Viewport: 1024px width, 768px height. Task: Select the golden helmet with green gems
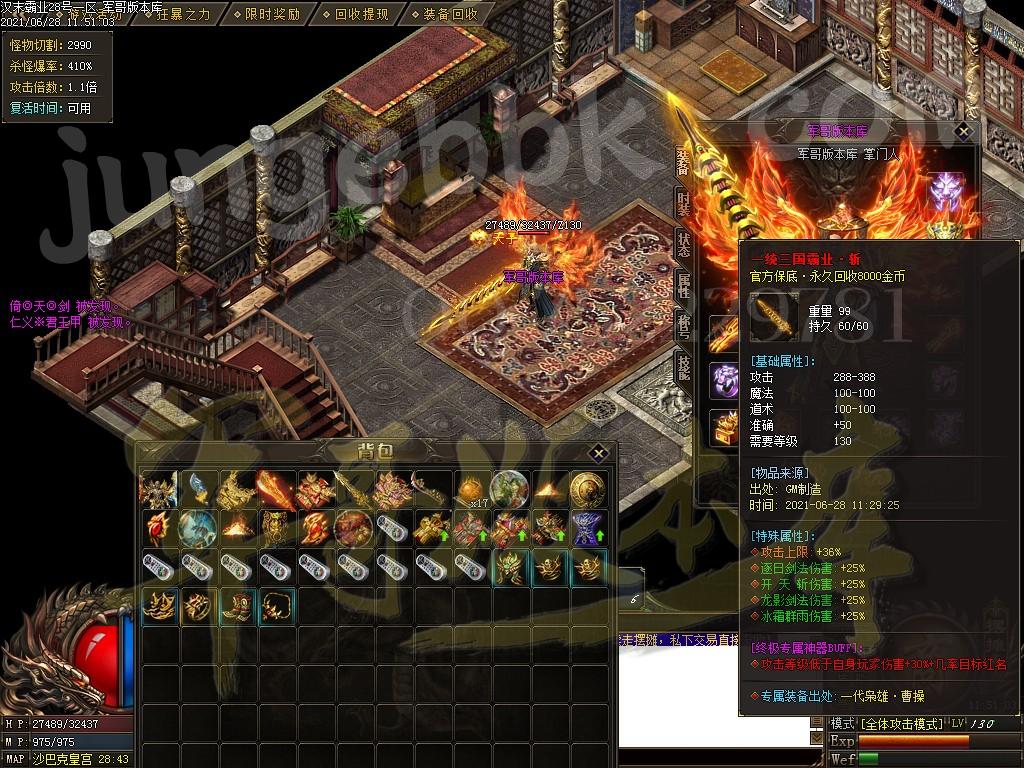click(x=509, y=567)
